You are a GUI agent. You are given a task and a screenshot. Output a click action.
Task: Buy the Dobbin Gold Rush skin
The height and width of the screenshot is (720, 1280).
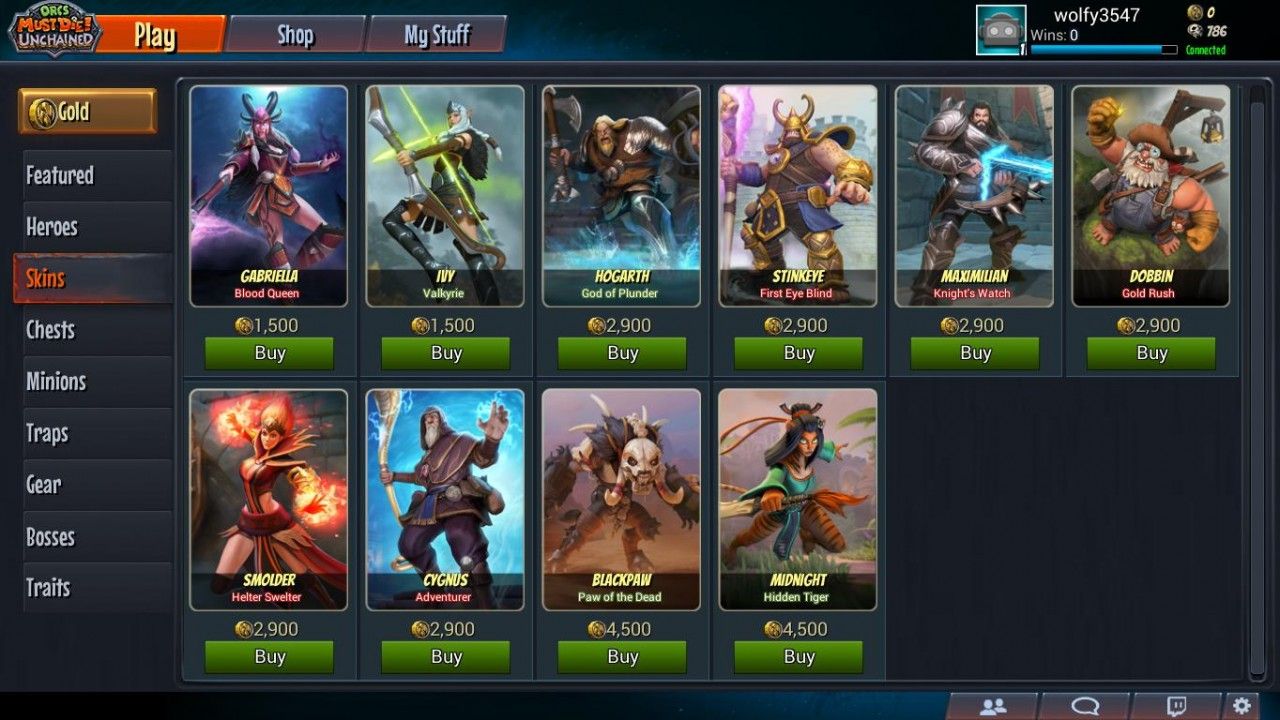(1152, 353)
